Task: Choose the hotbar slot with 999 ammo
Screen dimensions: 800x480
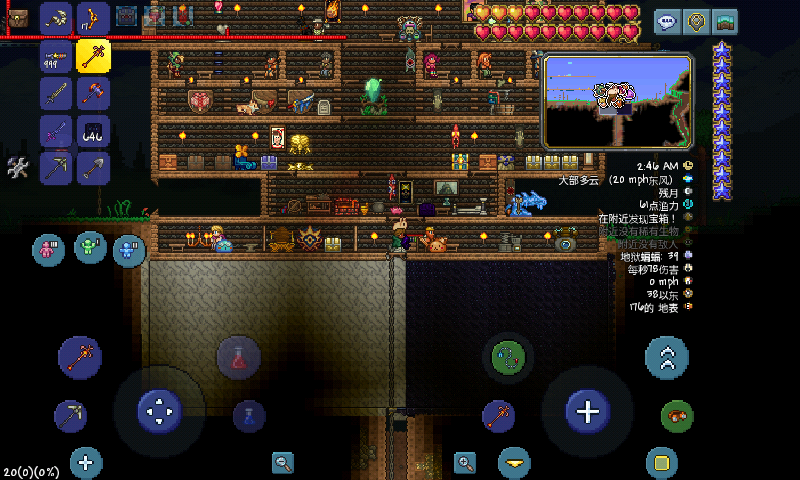Action: tap(56, 56)
